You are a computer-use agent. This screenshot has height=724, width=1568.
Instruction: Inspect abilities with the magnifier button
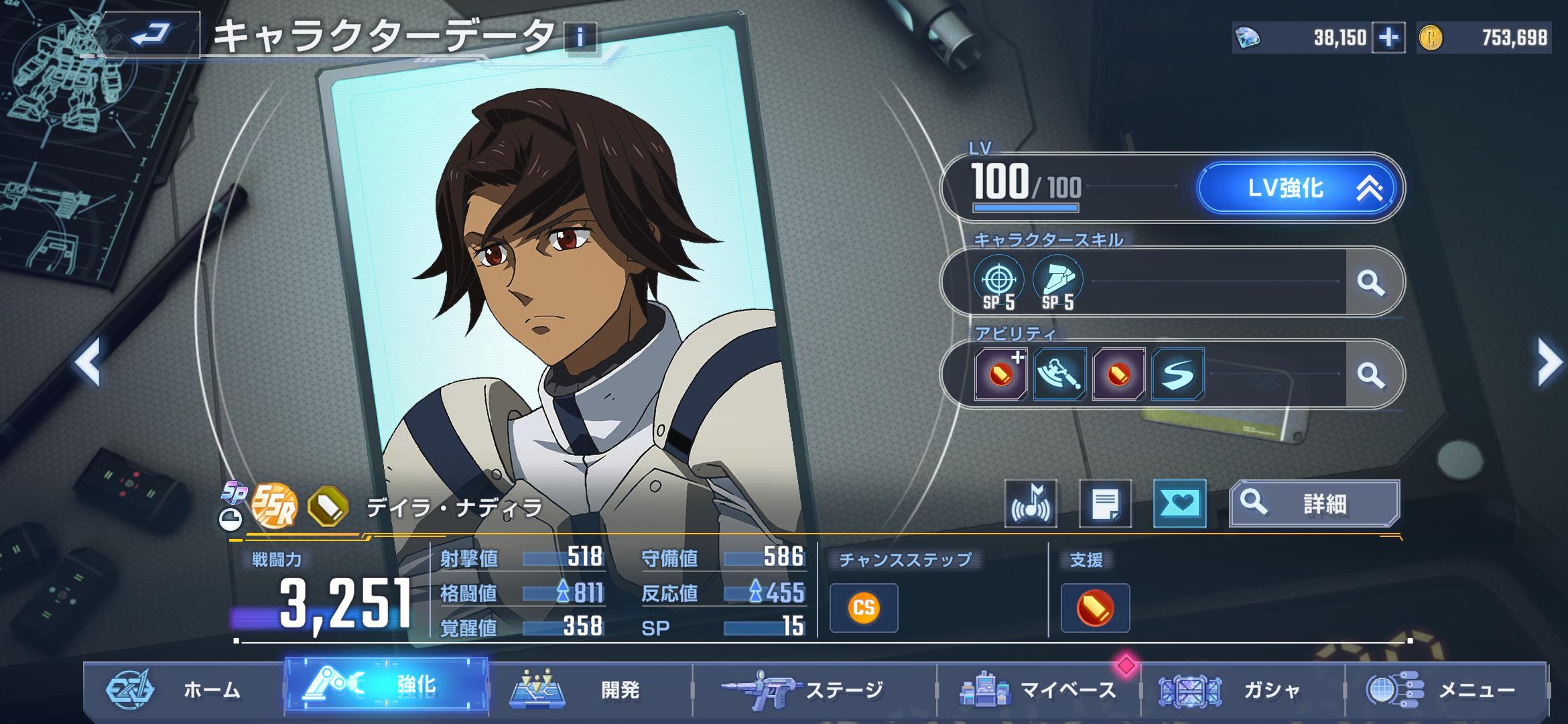tap(1370, 374)
